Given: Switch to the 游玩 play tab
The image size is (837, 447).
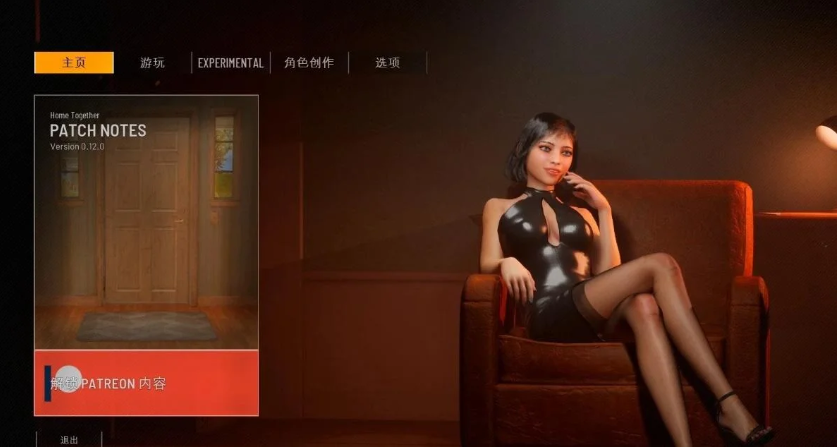Looking at the screenshot, I should click(152, 63).
